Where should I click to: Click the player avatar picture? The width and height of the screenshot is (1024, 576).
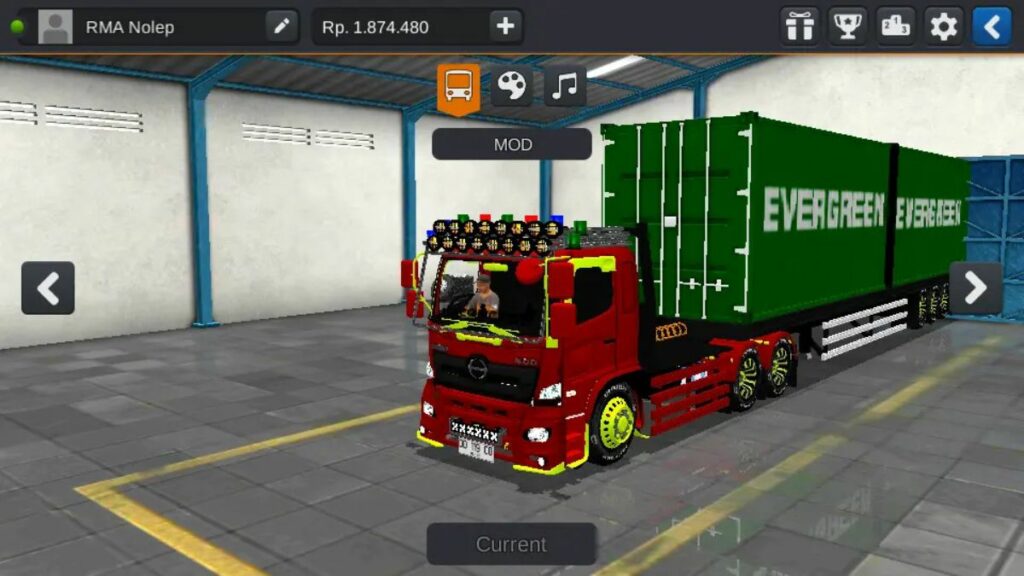point(56,27)
